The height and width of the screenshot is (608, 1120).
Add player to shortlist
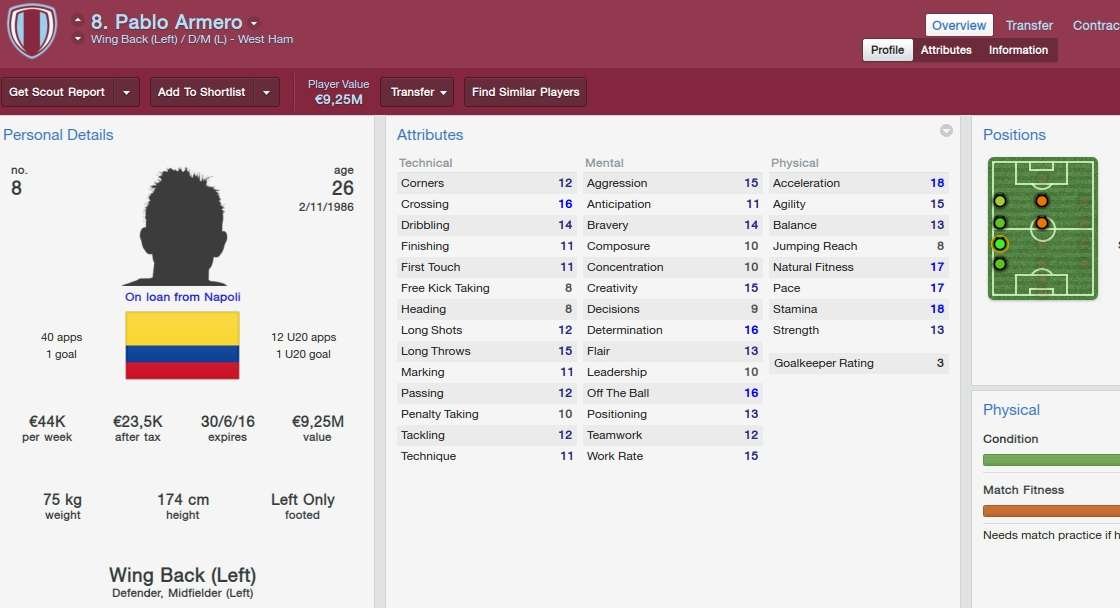(201, 92)
